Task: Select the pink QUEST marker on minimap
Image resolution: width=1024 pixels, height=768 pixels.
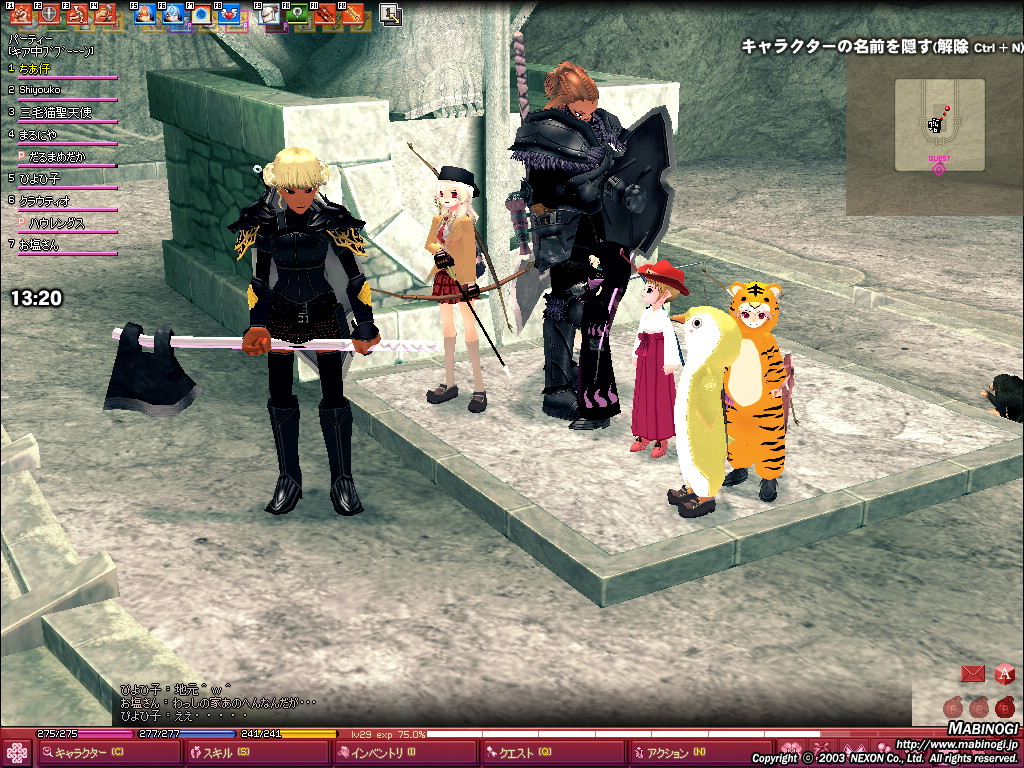Action: (x=938, y=168)
